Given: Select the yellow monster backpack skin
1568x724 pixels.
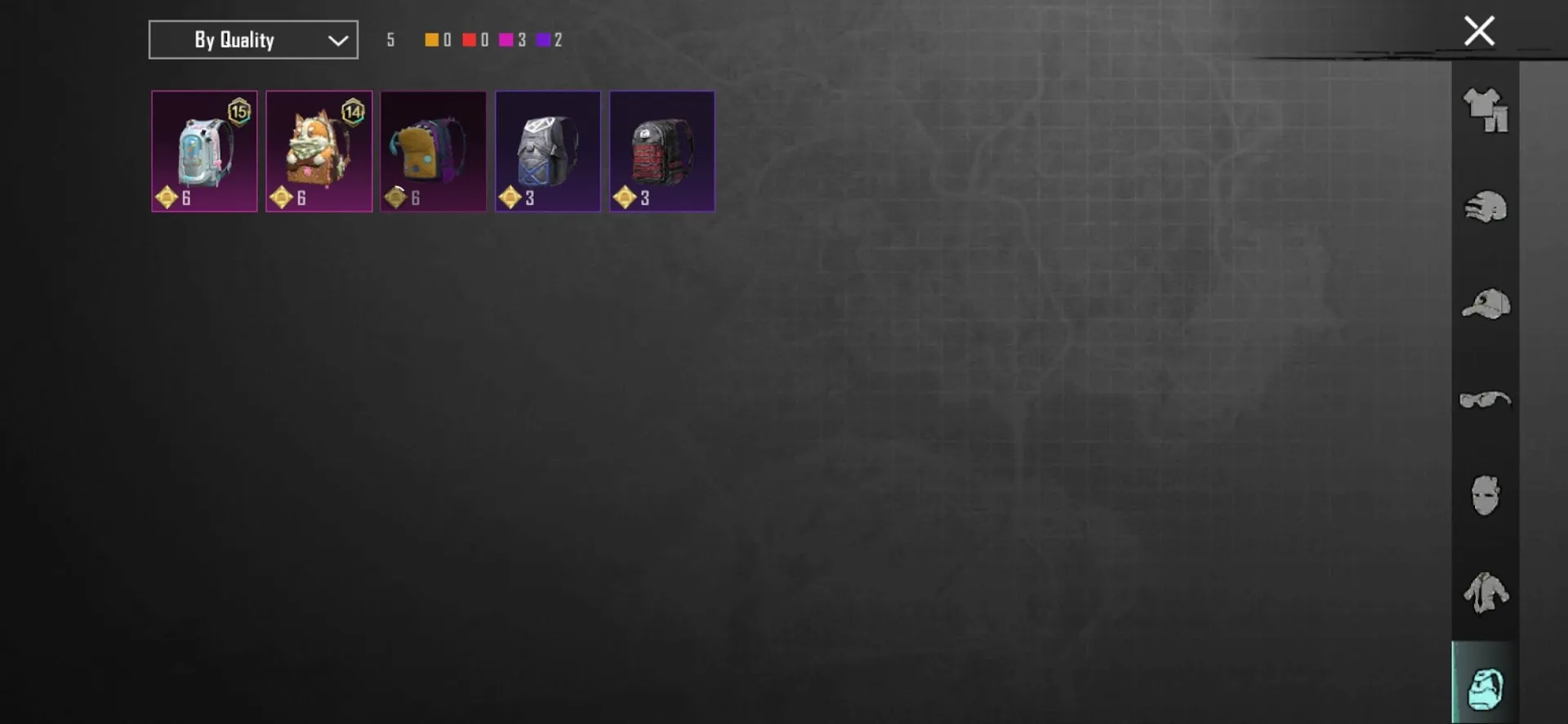Looking at the screenshot, I should [433, 151].
